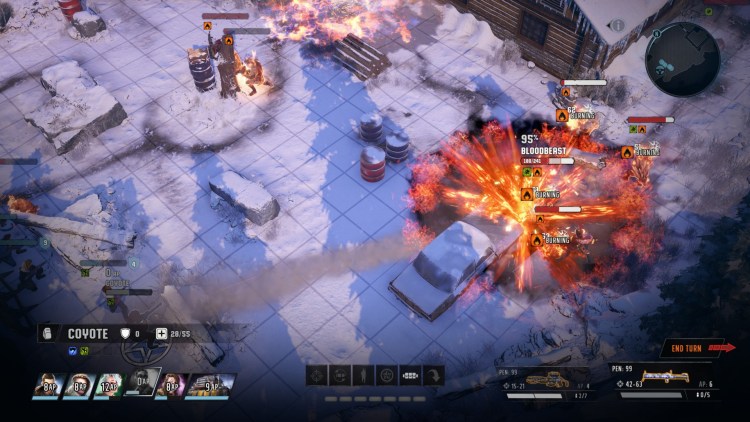Activate the star-in-circle ability
Viewport: 750px width, 422px height.
[x=387, y=375]
